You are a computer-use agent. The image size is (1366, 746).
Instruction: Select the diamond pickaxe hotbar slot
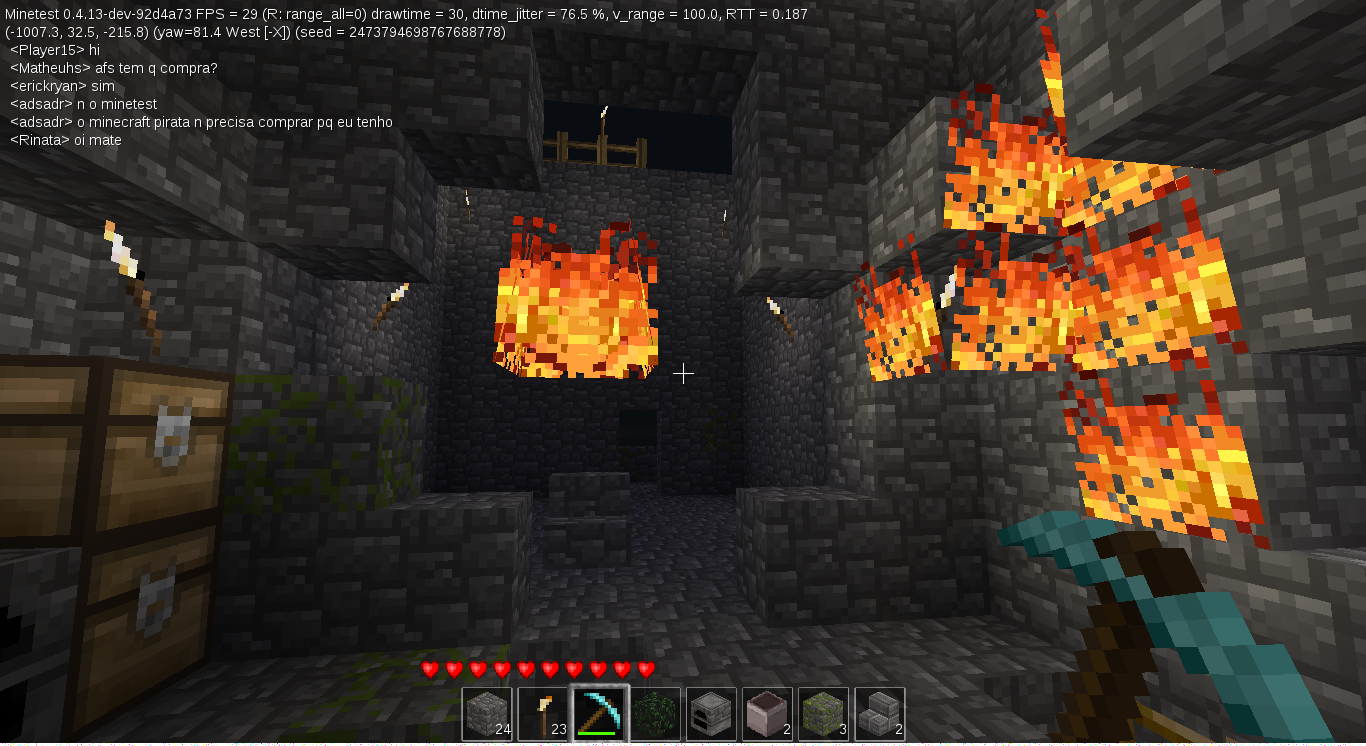(599, 711)
